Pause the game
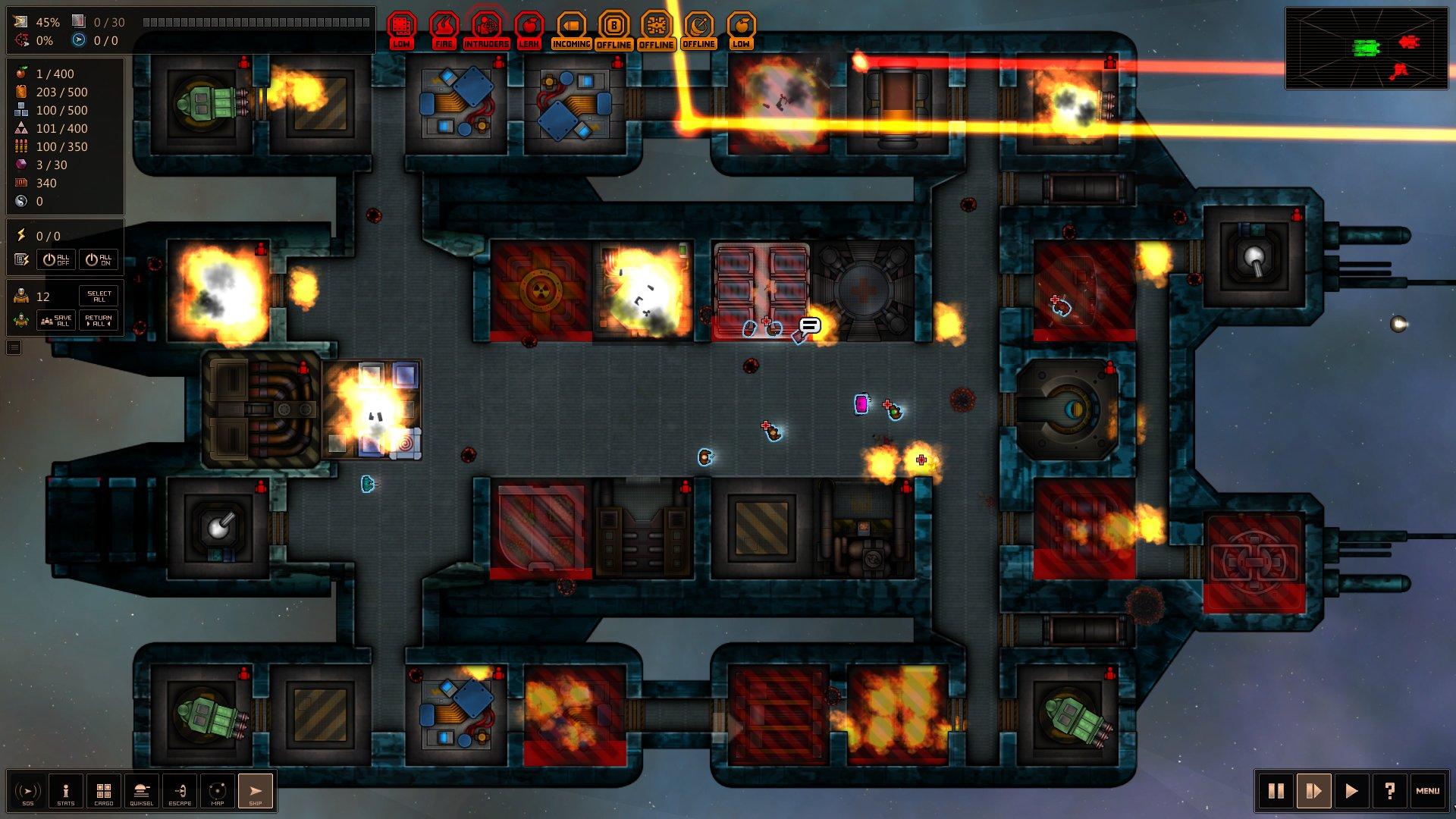The height and width of the screenshot is (819, 1456). point(1276,792)
